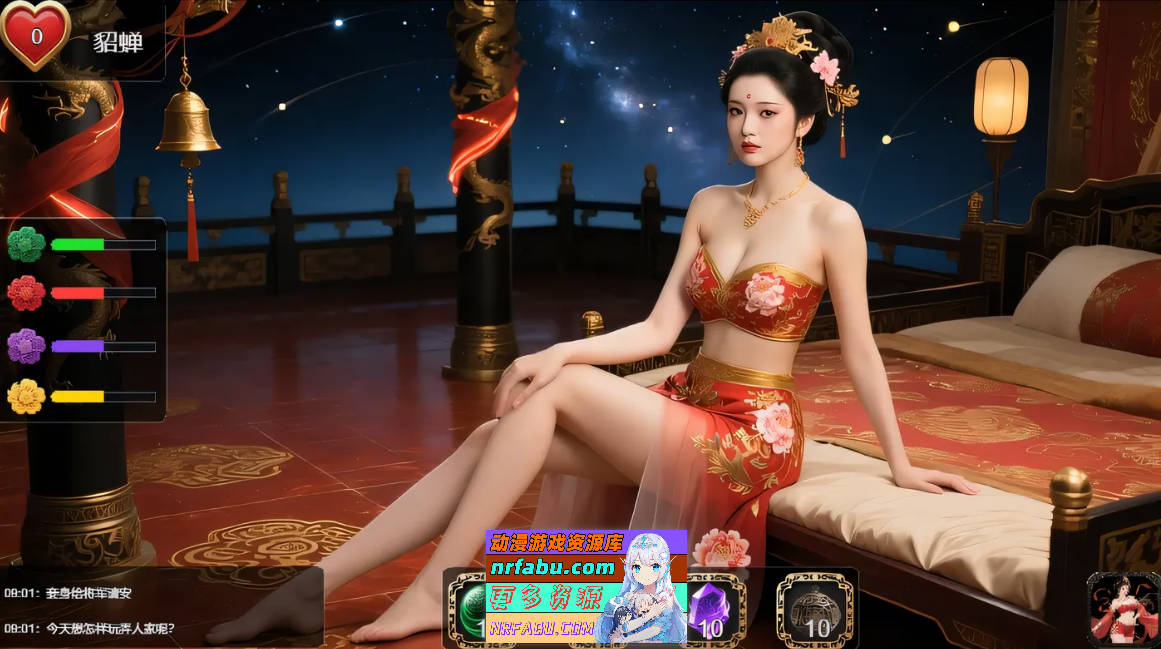Open the dialogue message log
Screen dimensions: 1161x649
pyautogui.click(x=160, y=609)
